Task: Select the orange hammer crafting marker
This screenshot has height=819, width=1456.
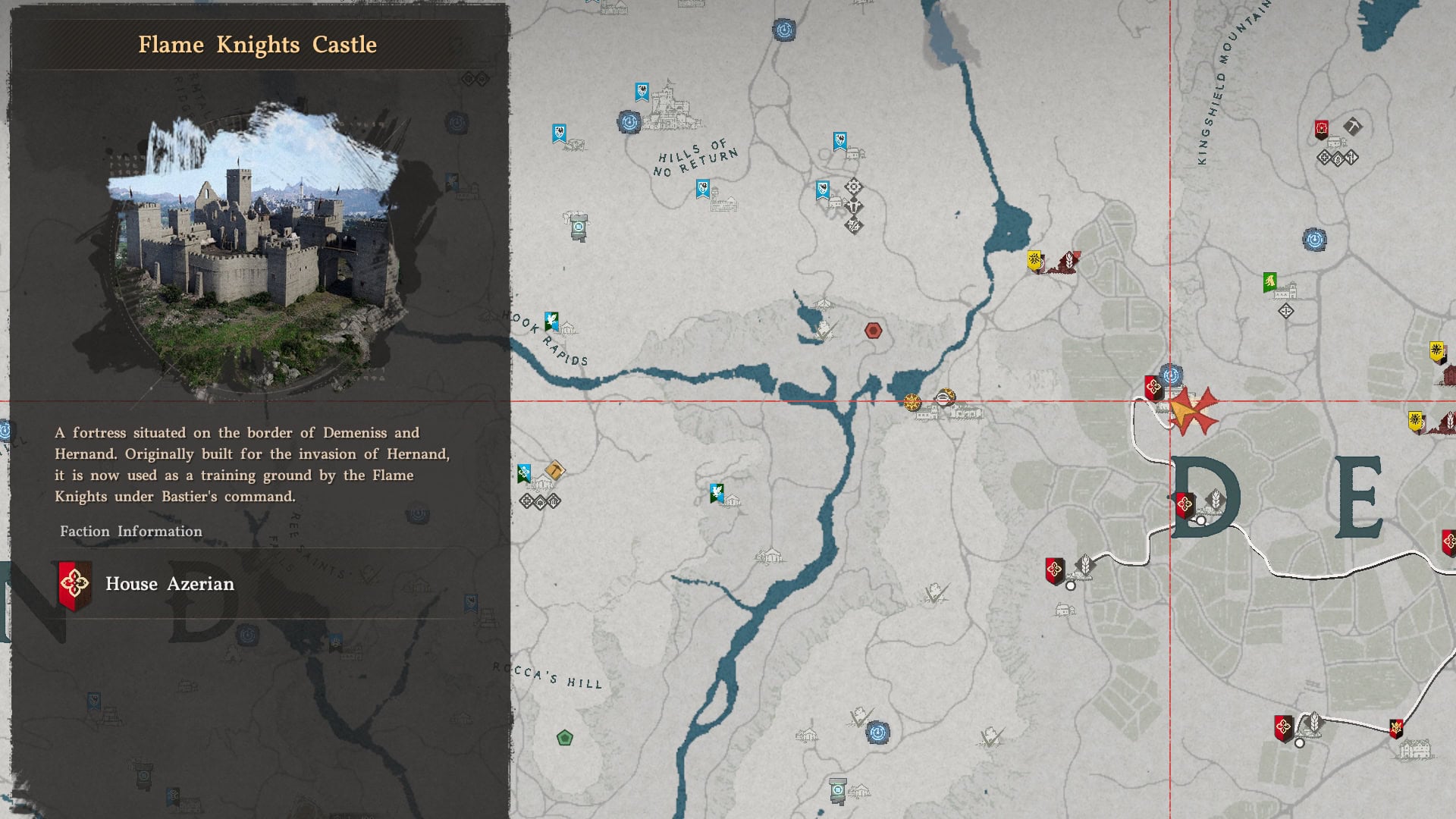Action: coord(554,471)
